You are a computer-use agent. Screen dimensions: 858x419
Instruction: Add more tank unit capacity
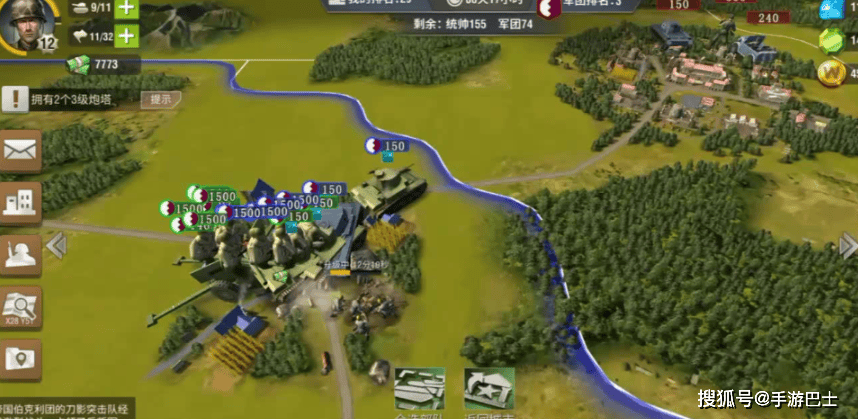(x=127, y=8)
